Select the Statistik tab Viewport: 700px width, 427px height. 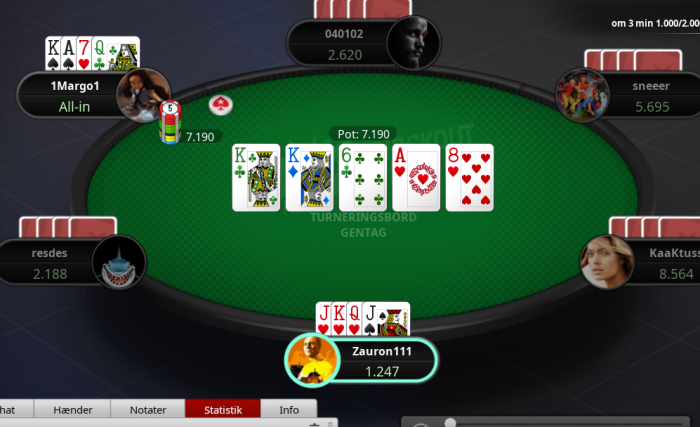coord(222,409)
